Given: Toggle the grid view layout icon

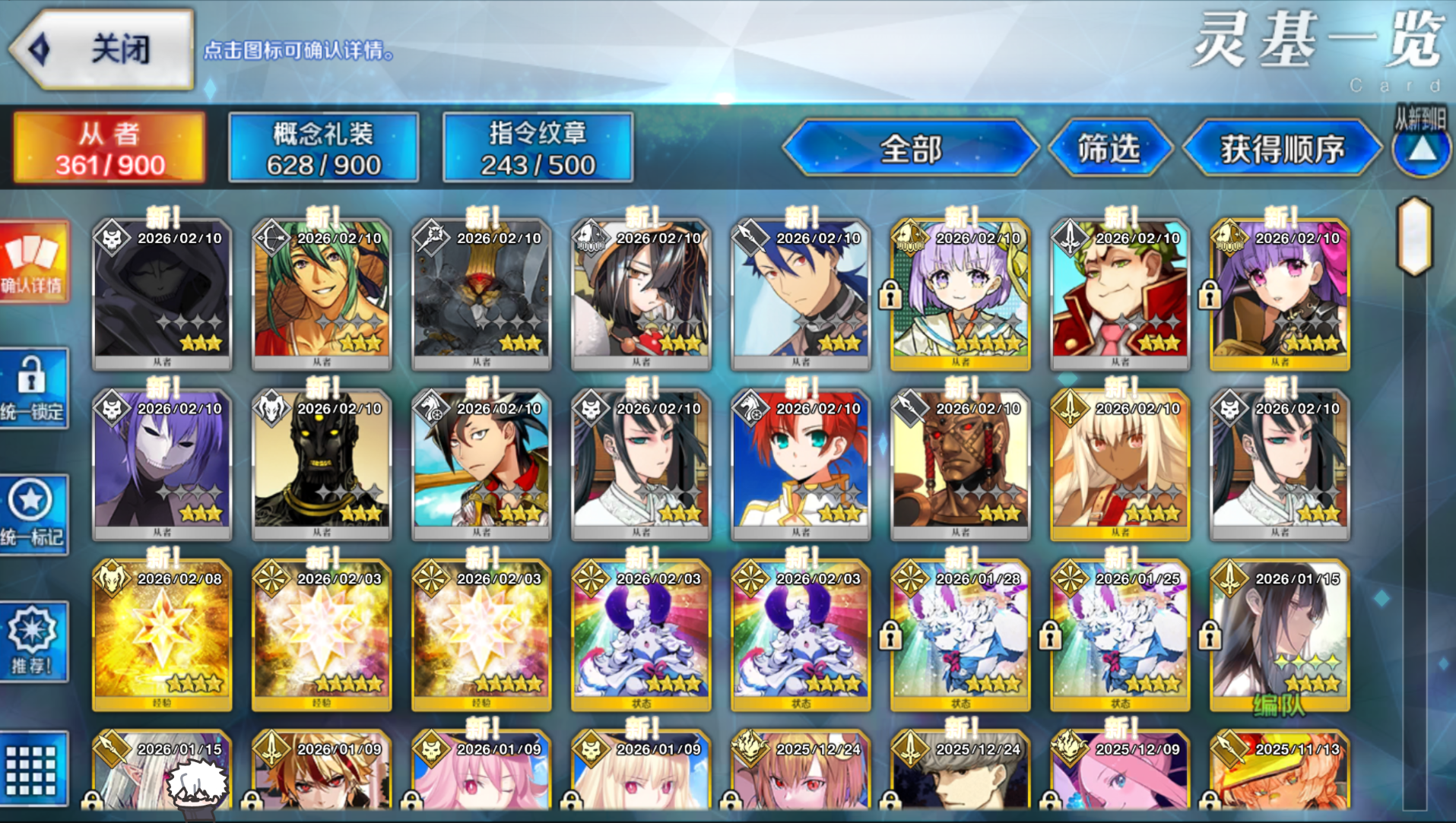Looking at the screenshot, I should point(33,768).
